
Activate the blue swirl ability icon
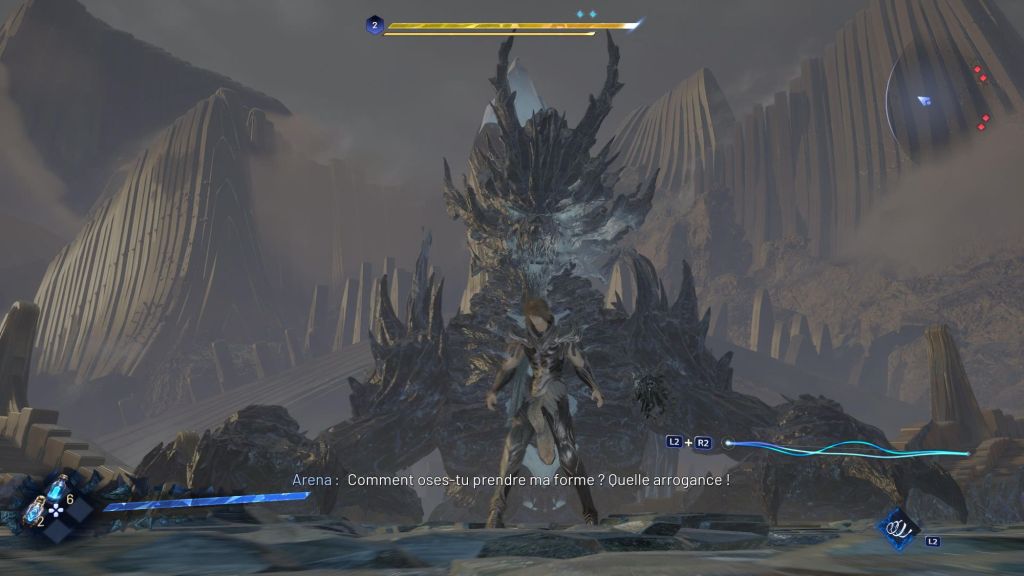pyautogui.click(x=897, y=527)
